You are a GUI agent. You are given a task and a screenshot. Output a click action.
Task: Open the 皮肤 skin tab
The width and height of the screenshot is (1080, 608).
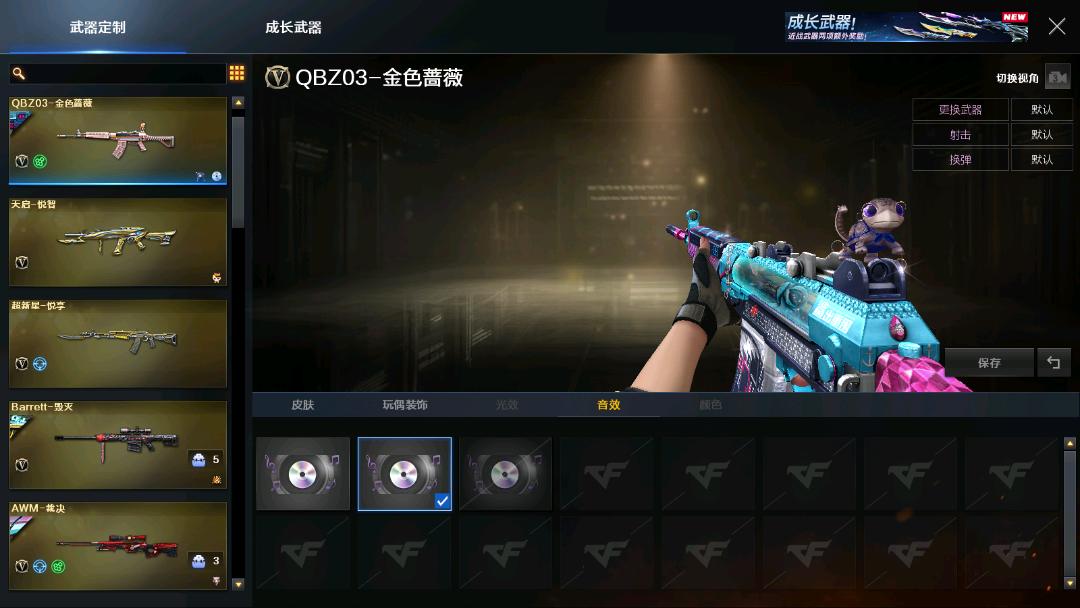tap(302, 405)
